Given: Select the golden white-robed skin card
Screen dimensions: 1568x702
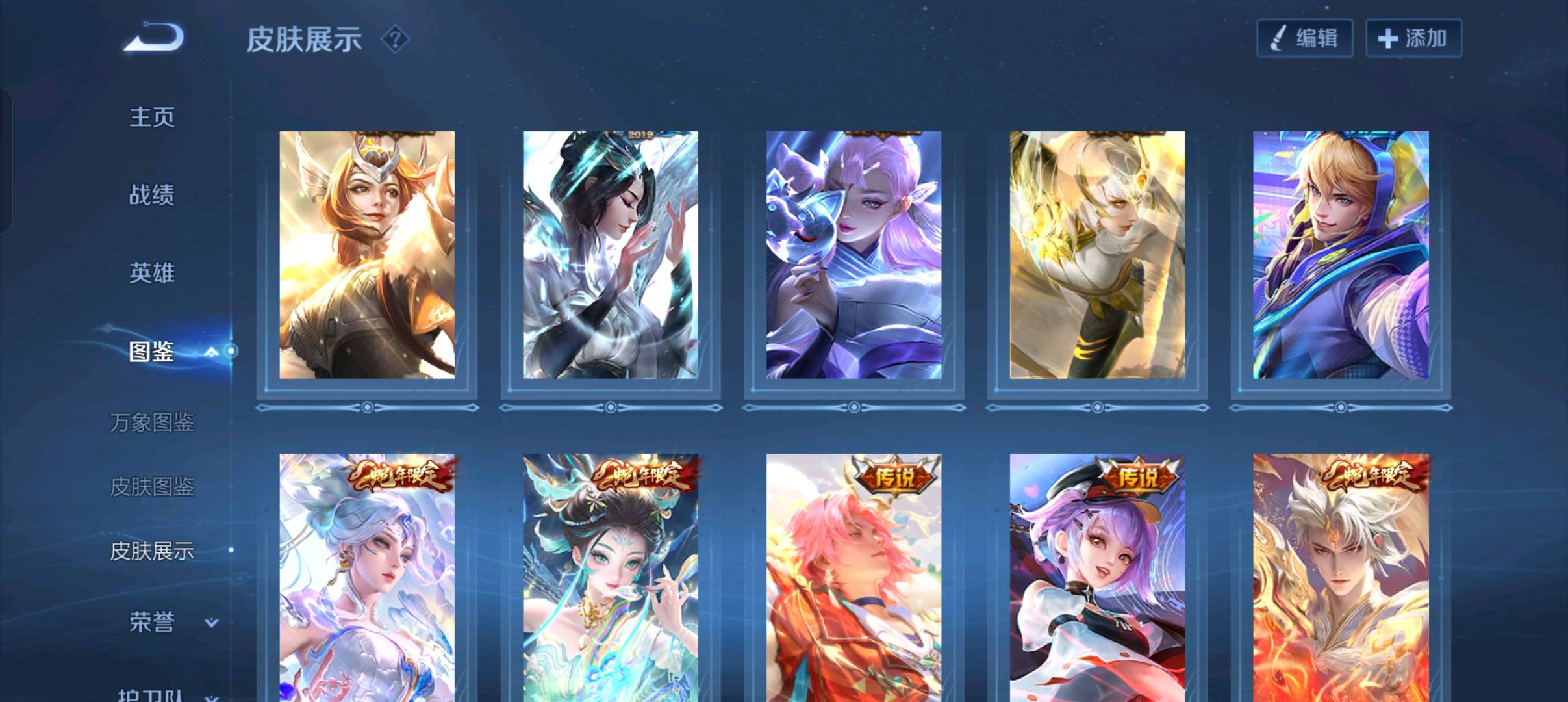Looking at the screenshot, I should tap(1097, 255).
